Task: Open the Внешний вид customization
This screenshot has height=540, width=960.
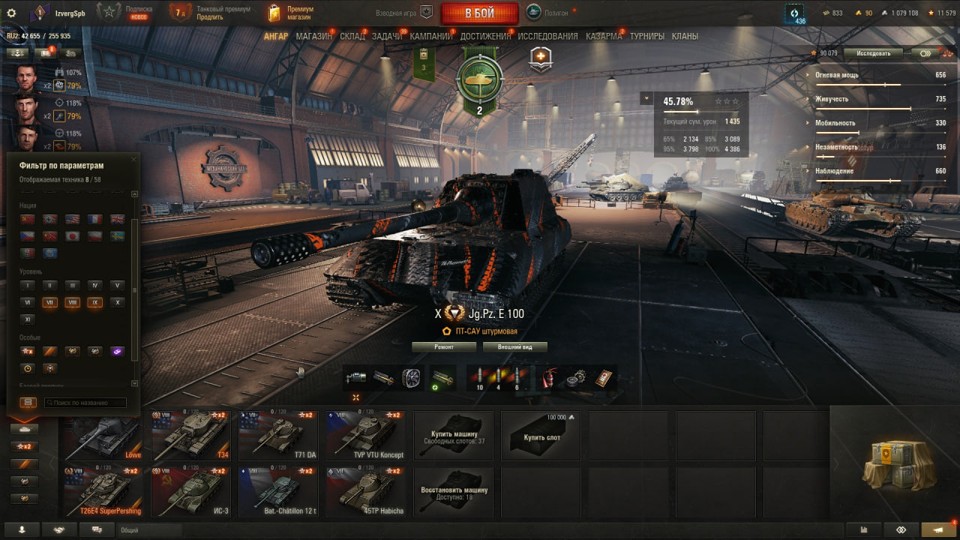Action: point(515,347)
